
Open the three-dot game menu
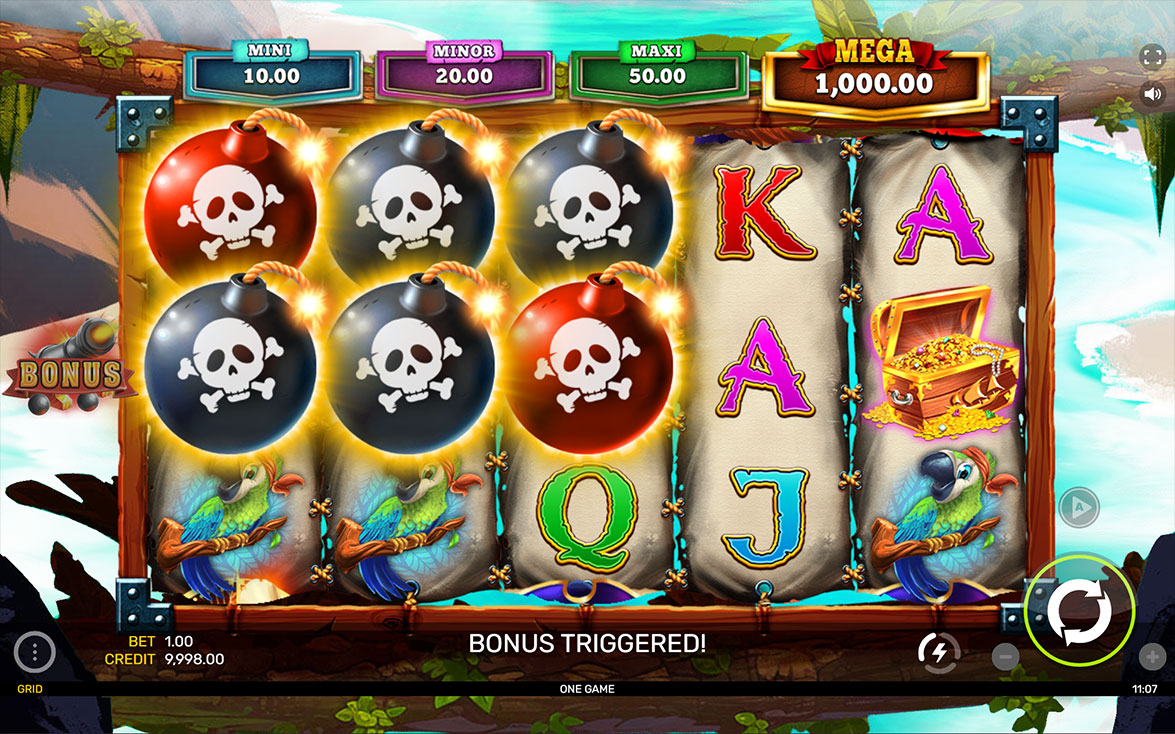[35, 653]
